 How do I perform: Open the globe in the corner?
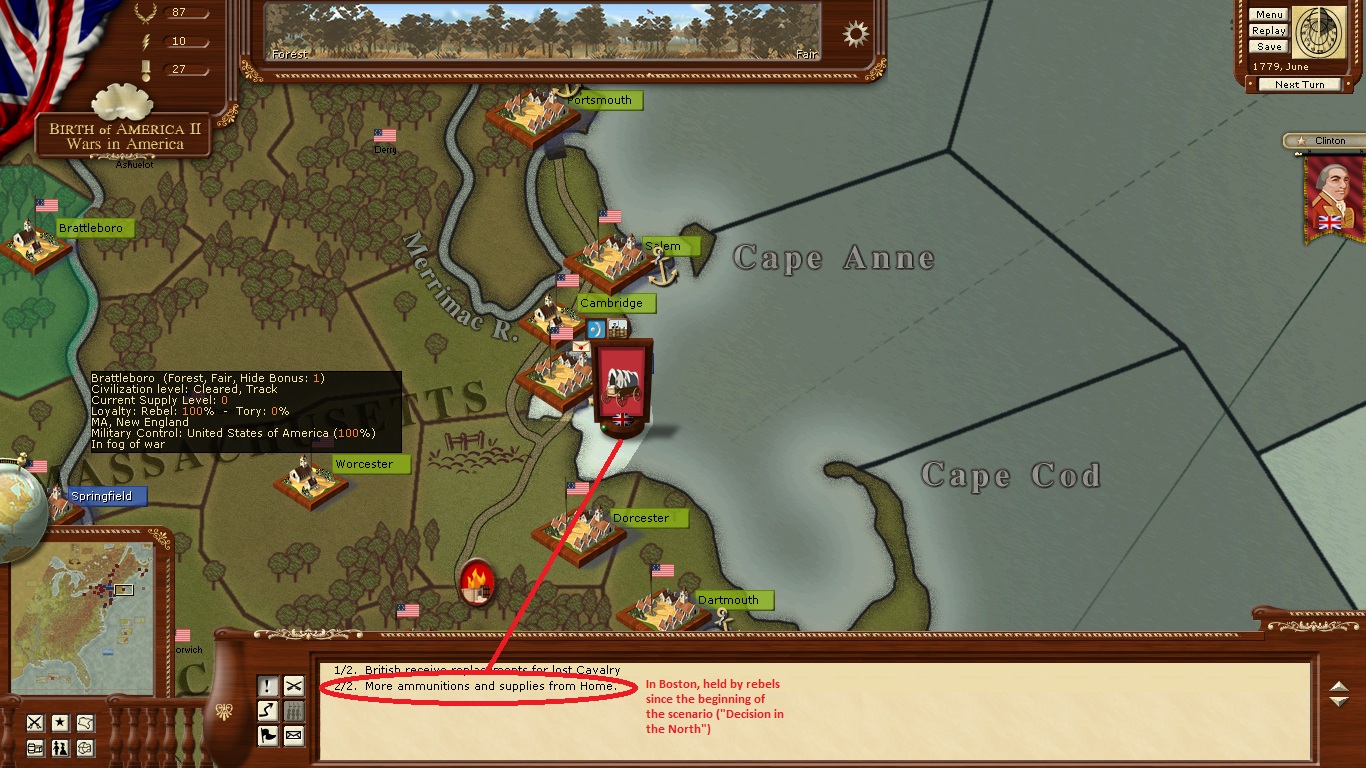point(18,510)
